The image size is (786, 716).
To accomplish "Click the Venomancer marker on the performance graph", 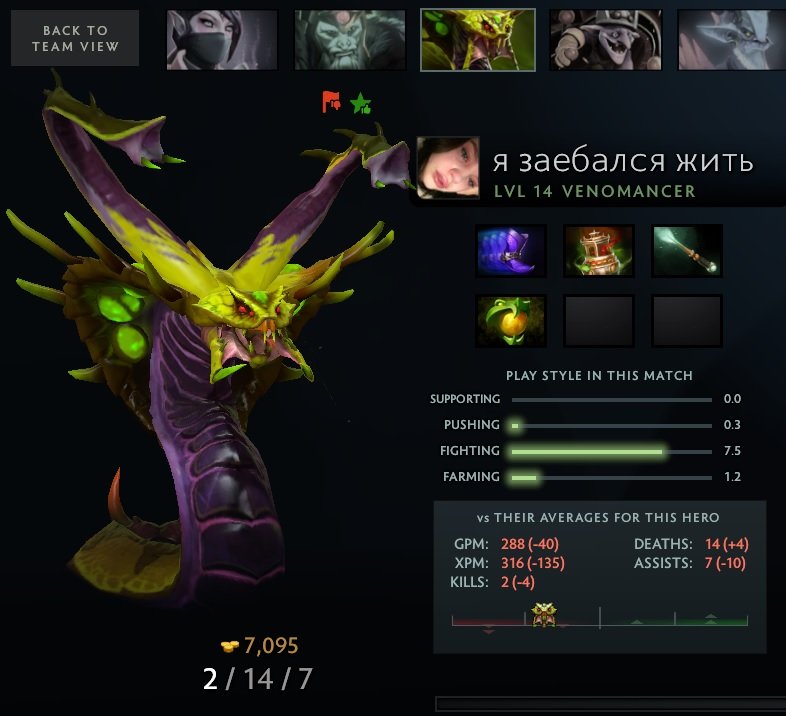I will pyautogui.click(x=544, y=615).
